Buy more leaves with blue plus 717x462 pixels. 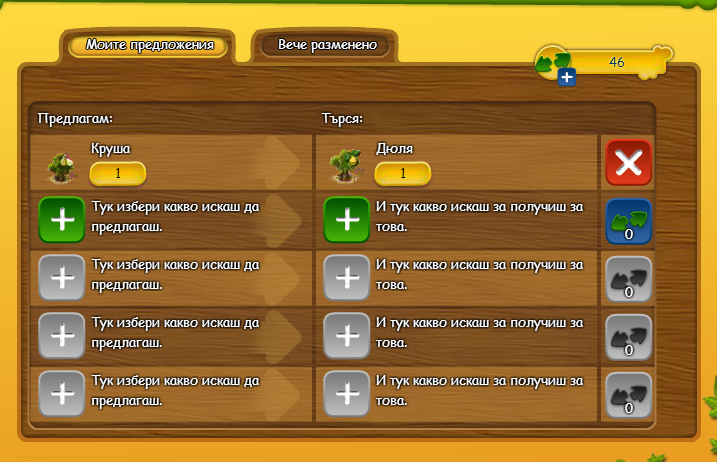pos(566,77)
